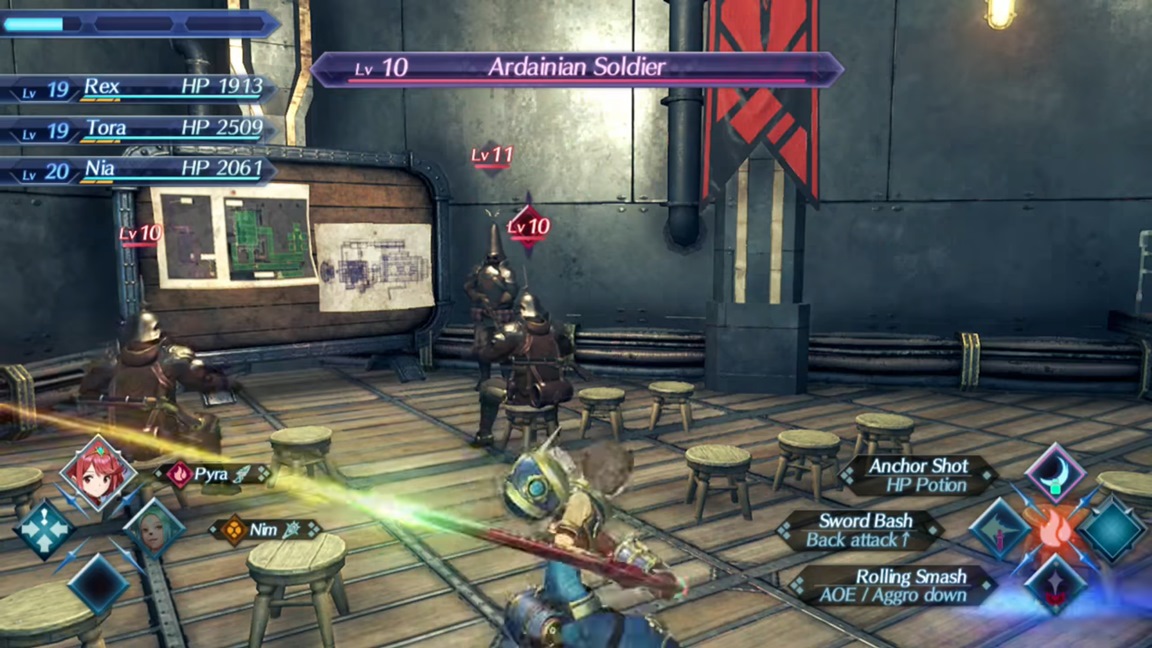Image resolution: width=1152 pixels, height=648 pixels.
Task: Select Rex's party status row
Action: click(x=140, y=88)
